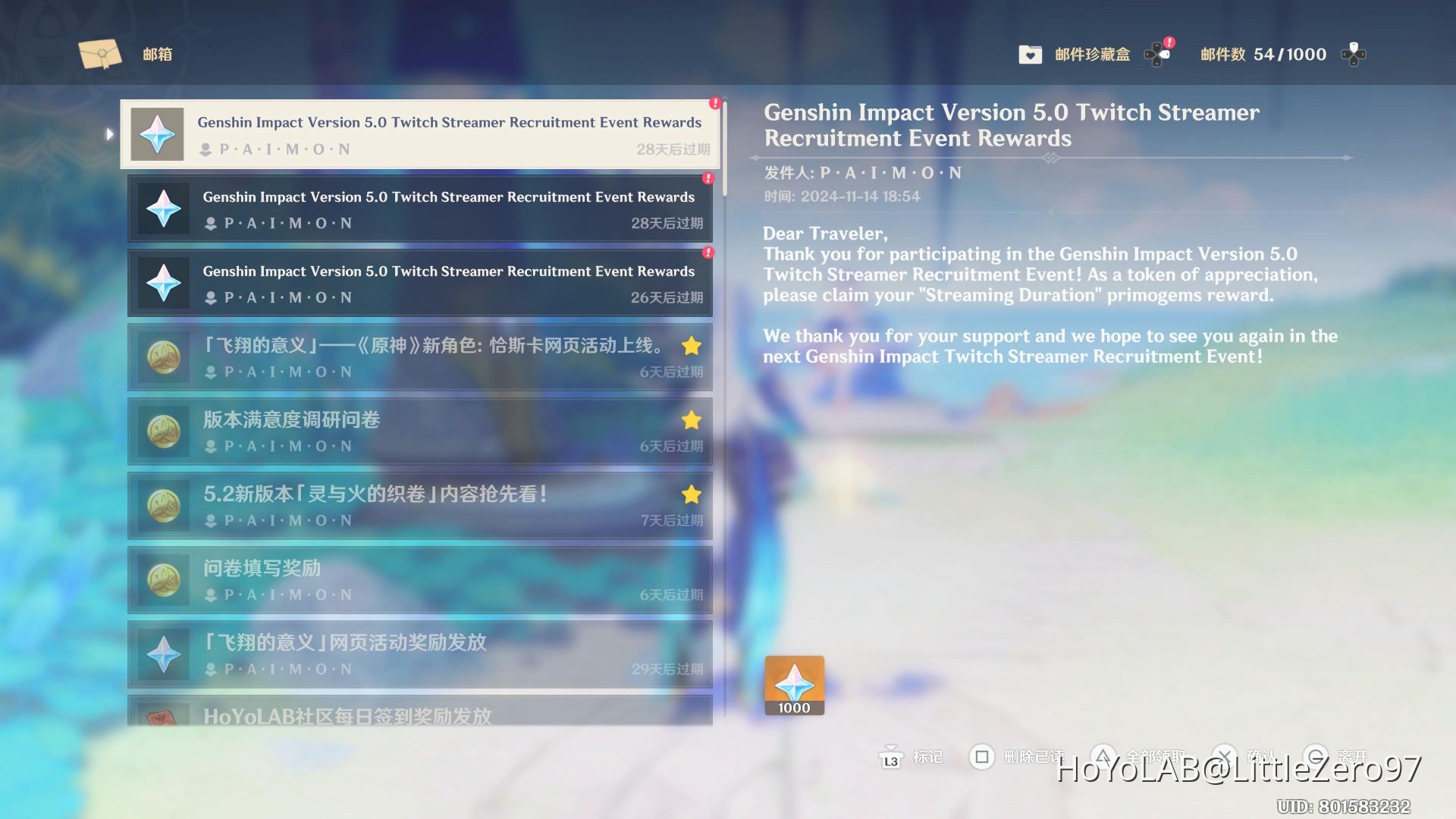Click the square icon beside 删除已读

tap(982, 757)
